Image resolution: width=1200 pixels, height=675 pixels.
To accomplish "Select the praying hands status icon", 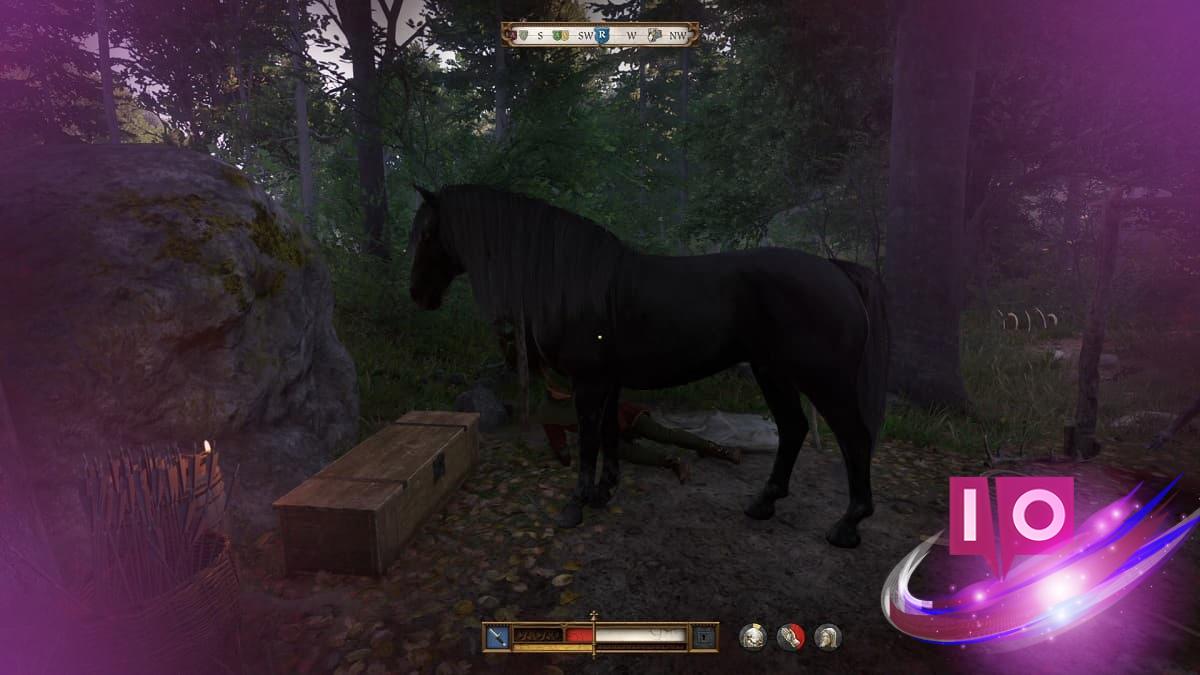I will (790, 637).
